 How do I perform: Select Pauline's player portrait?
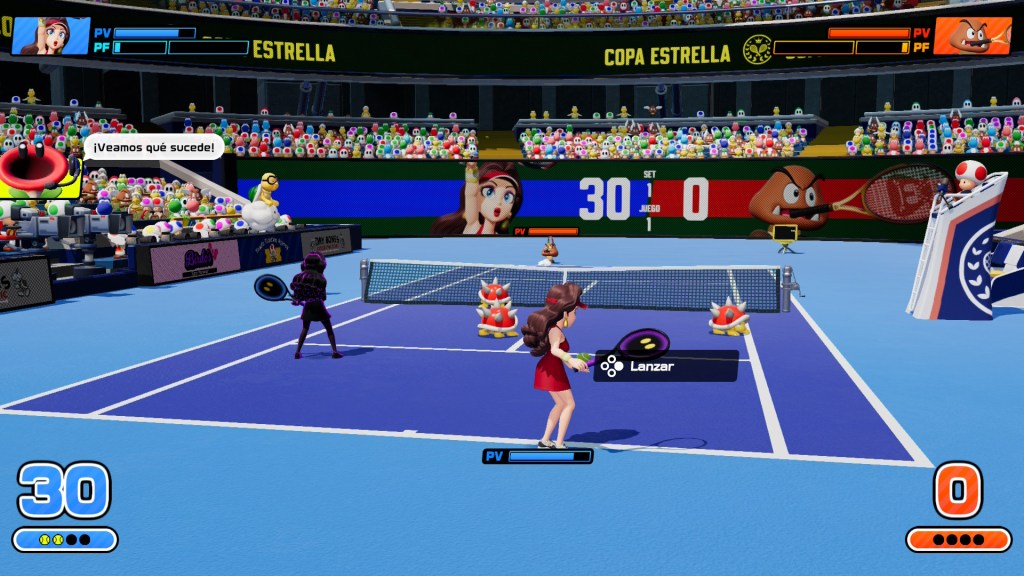coord(50,36)
